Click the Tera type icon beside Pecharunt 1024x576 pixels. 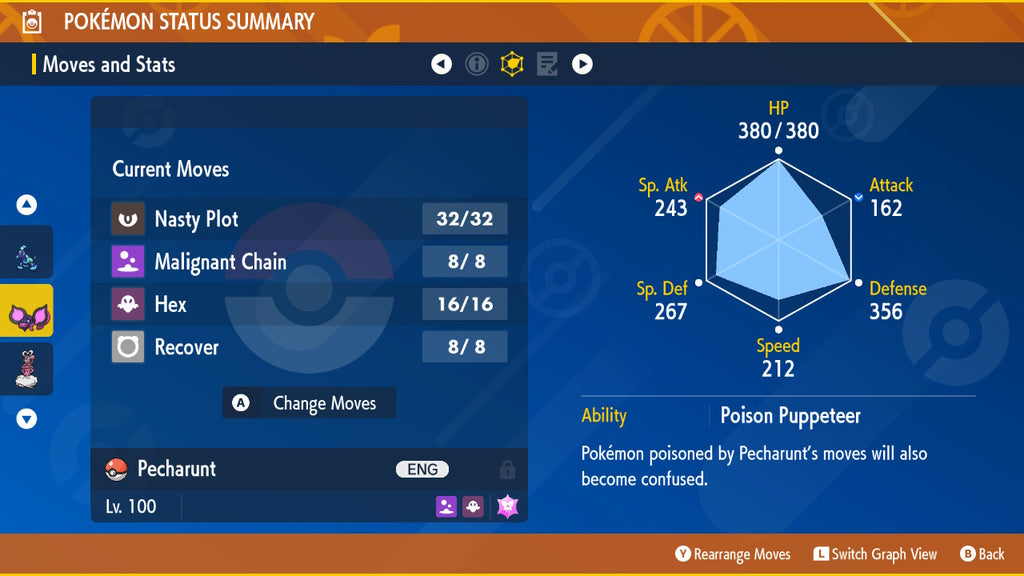(507, 506)
